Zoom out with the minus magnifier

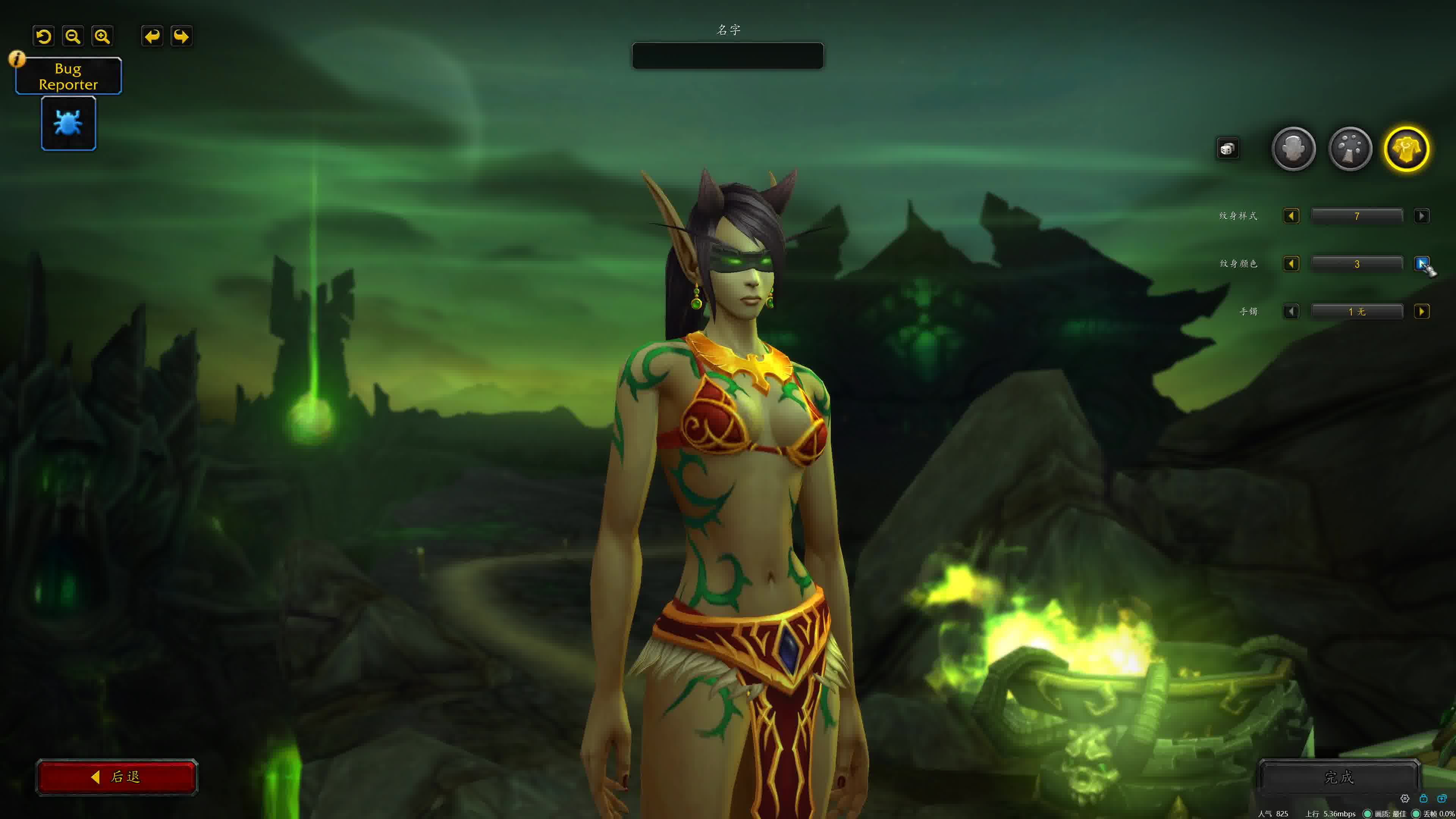73,37
